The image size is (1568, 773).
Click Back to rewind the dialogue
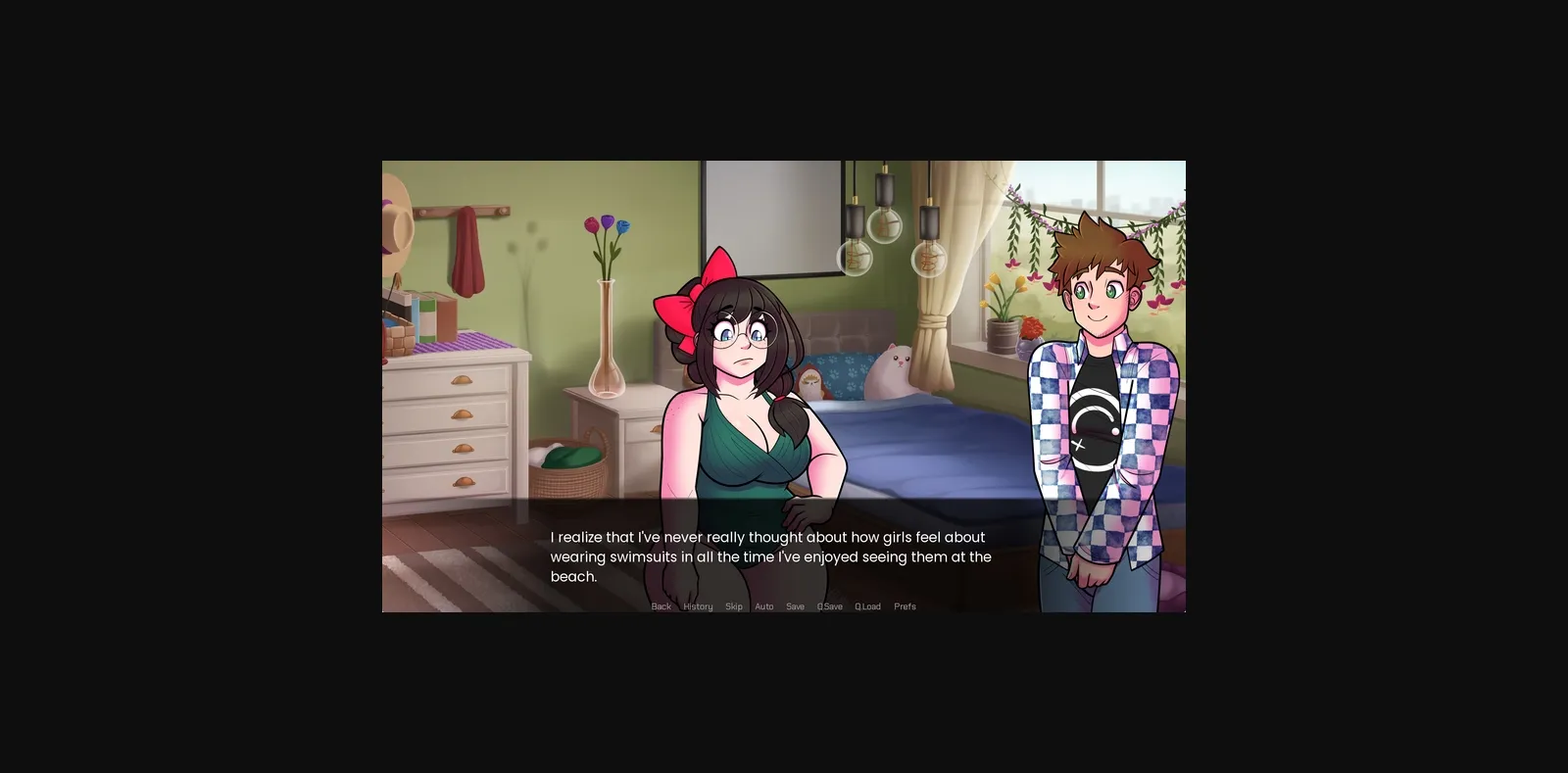click(661, 605)
